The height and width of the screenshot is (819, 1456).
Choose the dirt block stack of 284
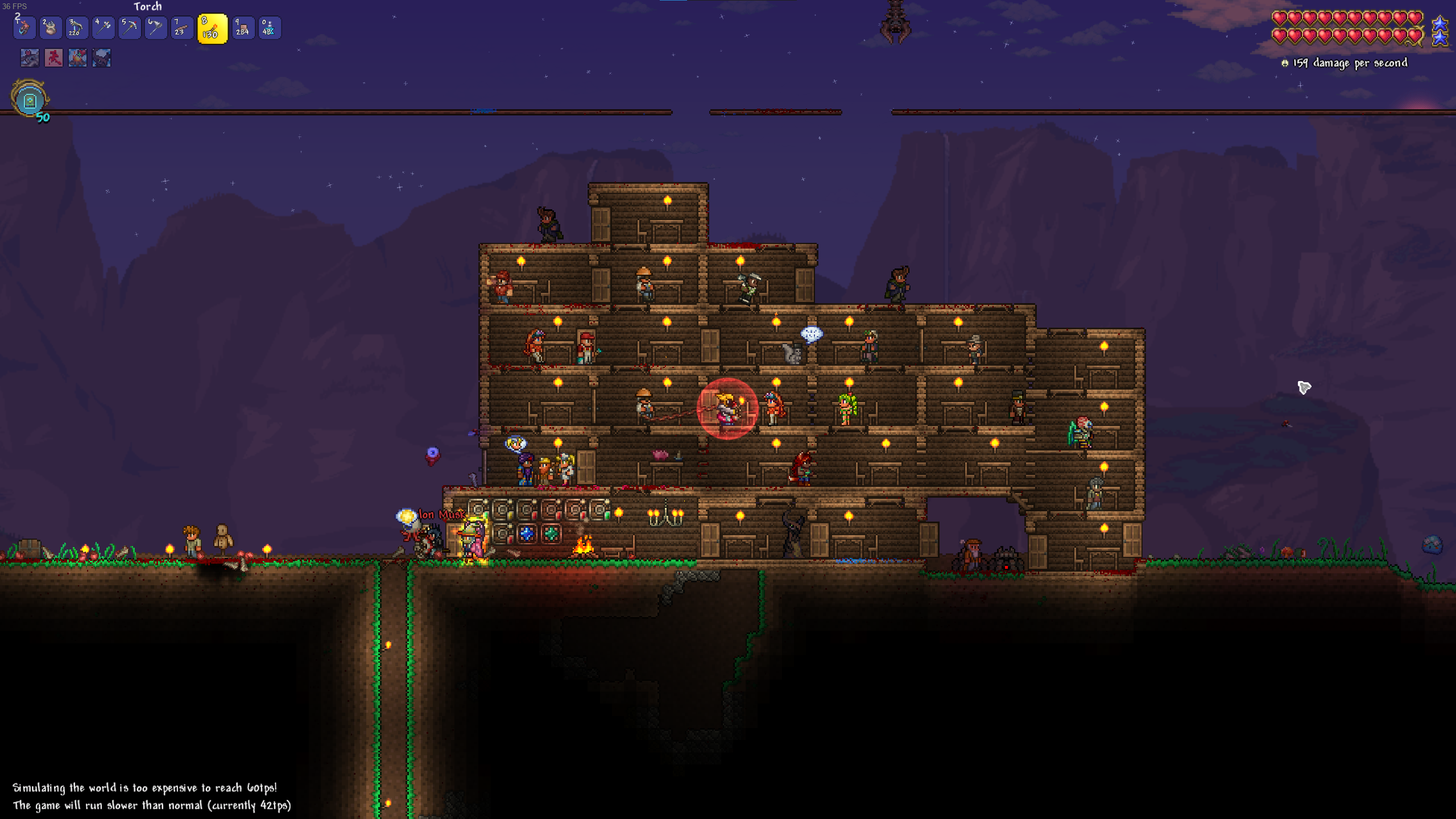(243, 28)
